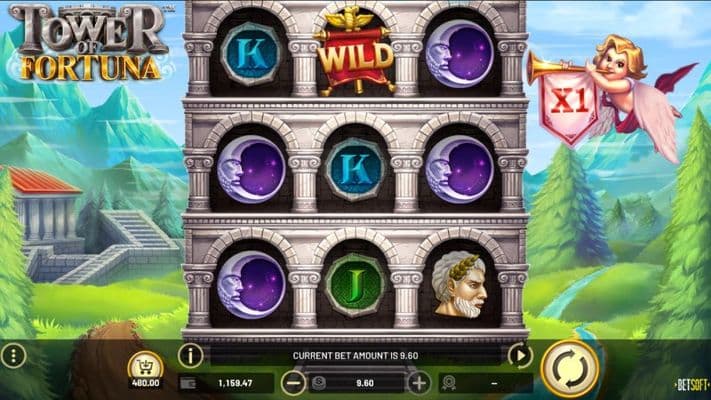Increase the bet with the plus button
The width and height of the screenshot is (711, 400).
419,382
